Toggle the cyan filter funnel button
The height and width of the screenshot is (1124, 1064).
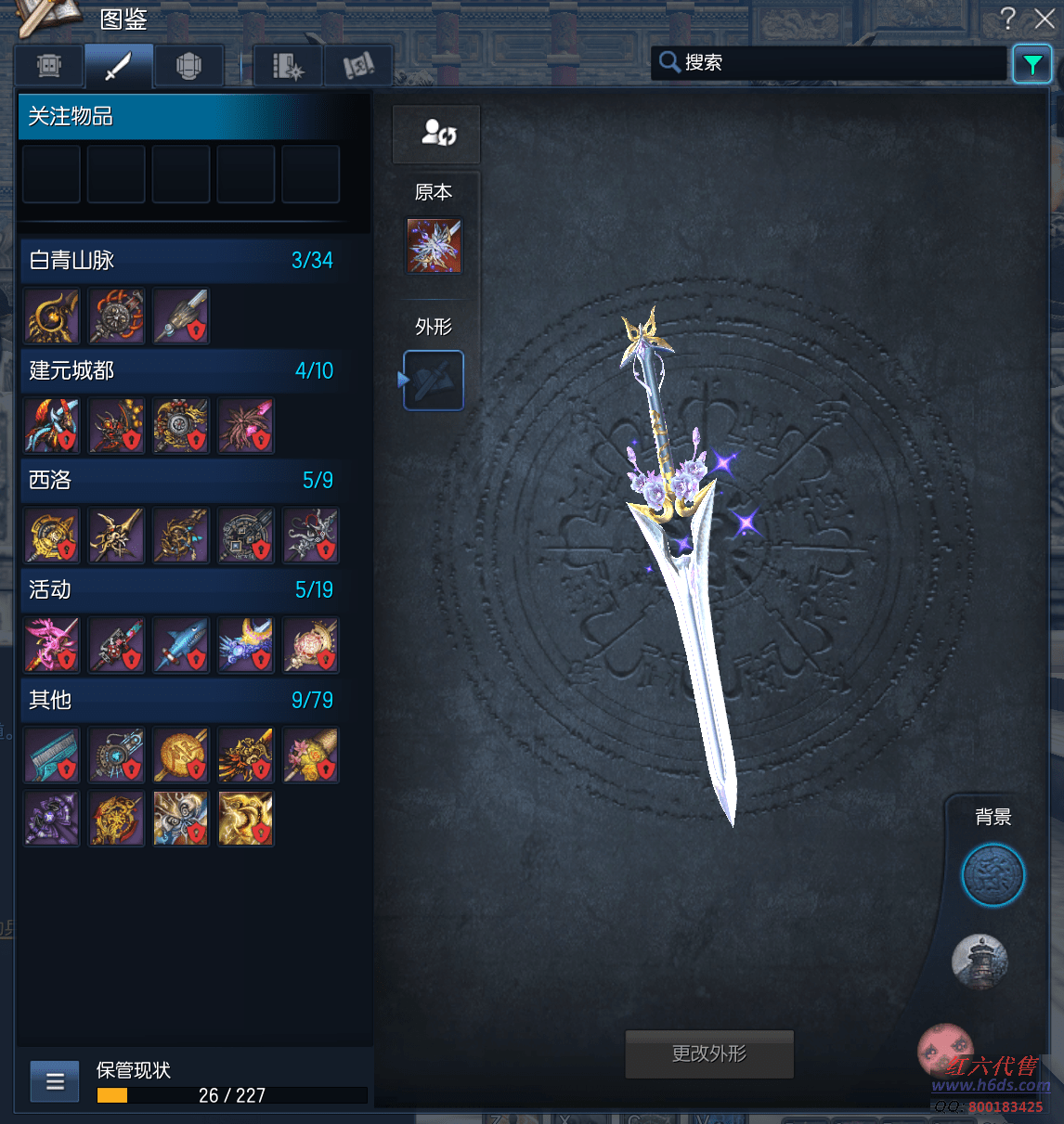(x=1032, y=64)
